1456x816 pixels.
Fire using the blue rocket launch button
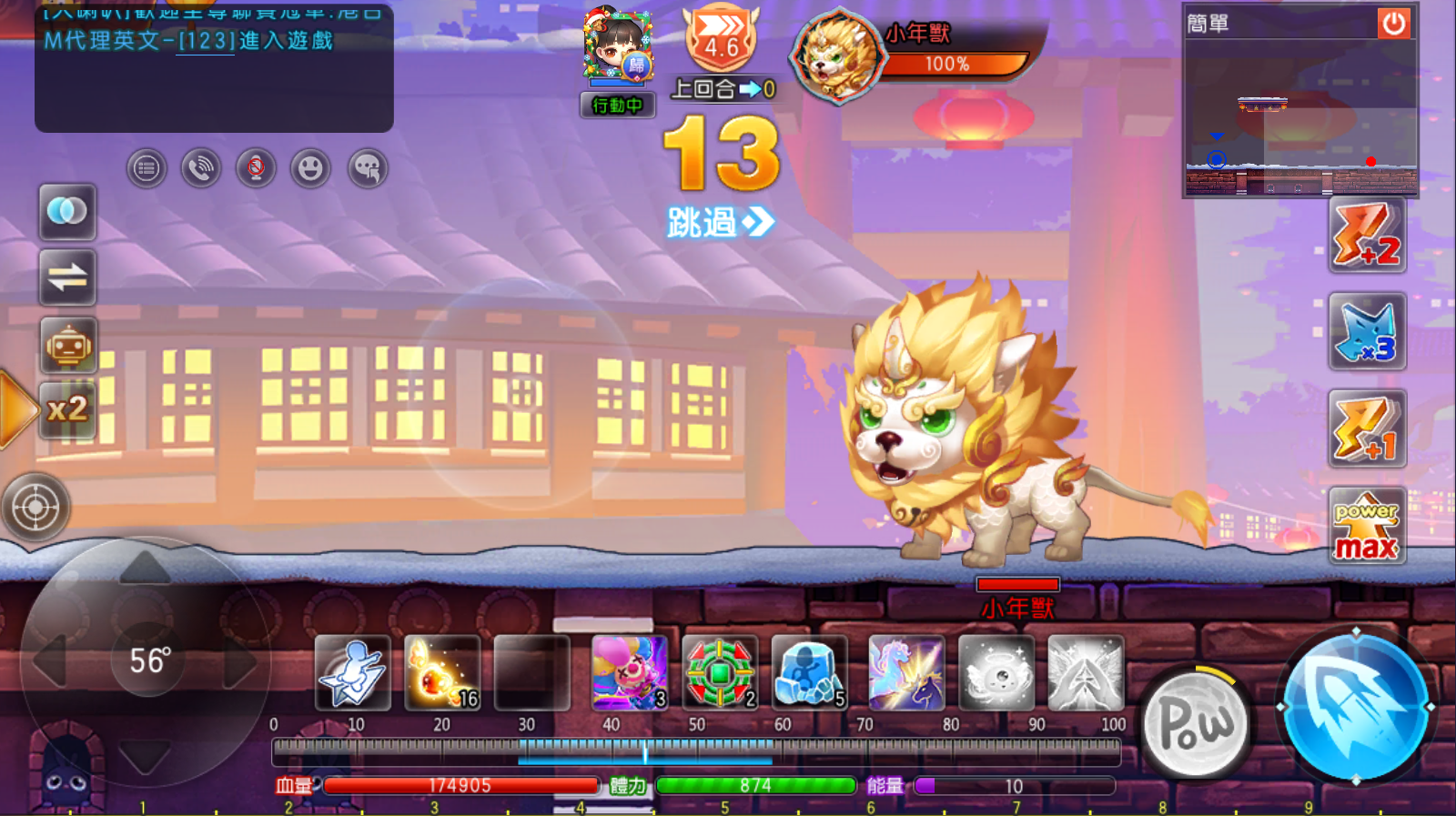(1355, 705)
